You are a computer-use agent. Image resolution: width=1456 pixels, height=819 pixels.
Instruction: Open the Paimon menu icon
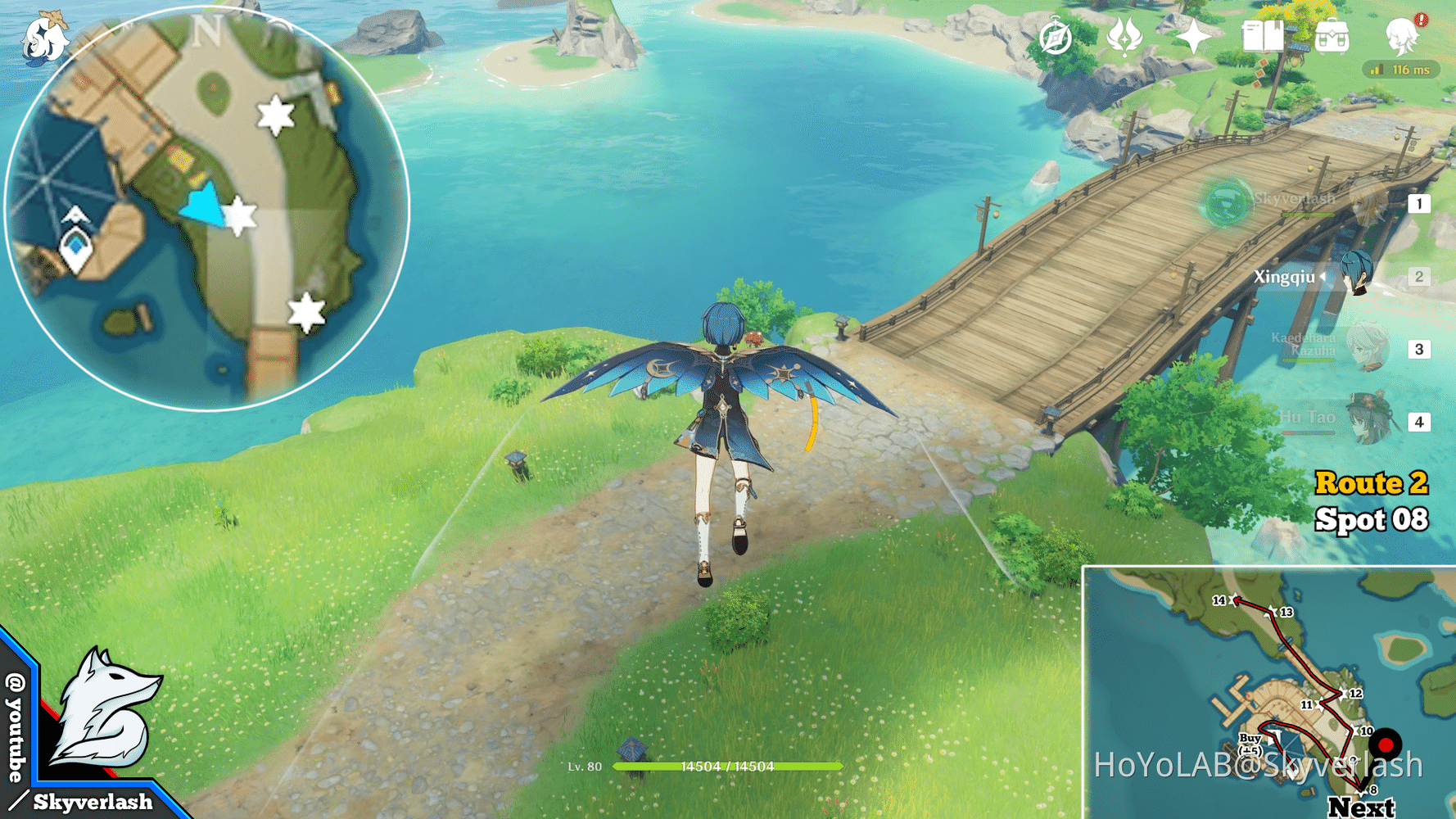(45, 38)
